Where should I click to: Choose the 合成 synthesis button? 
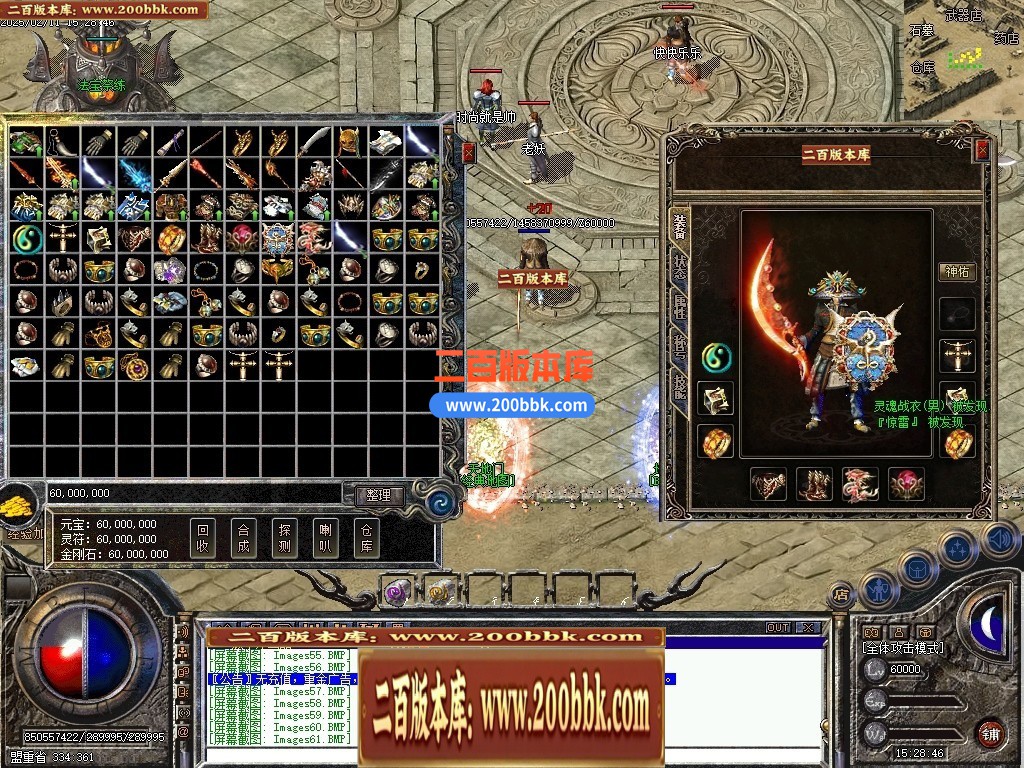tap(242, 538)
